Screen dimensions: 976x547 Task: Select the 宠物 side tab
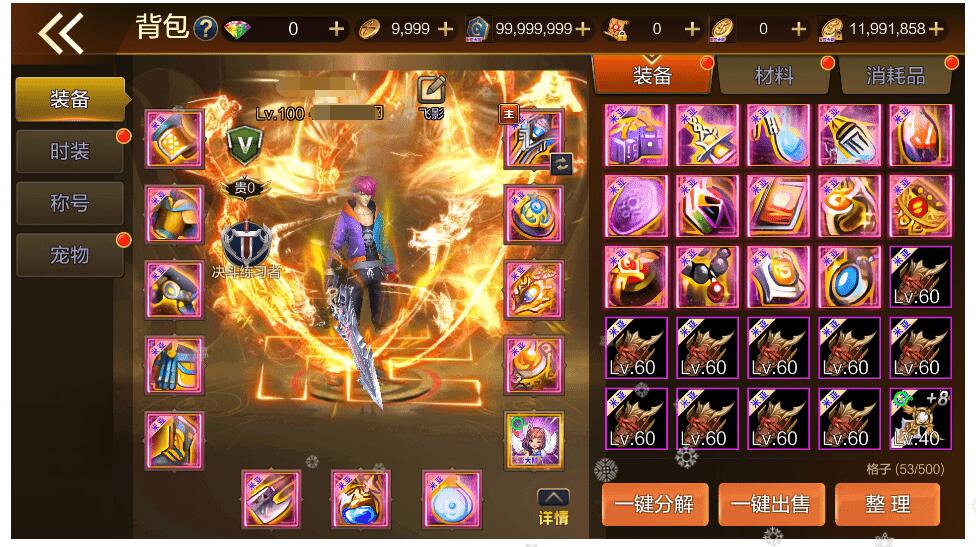tap(70, 255)
